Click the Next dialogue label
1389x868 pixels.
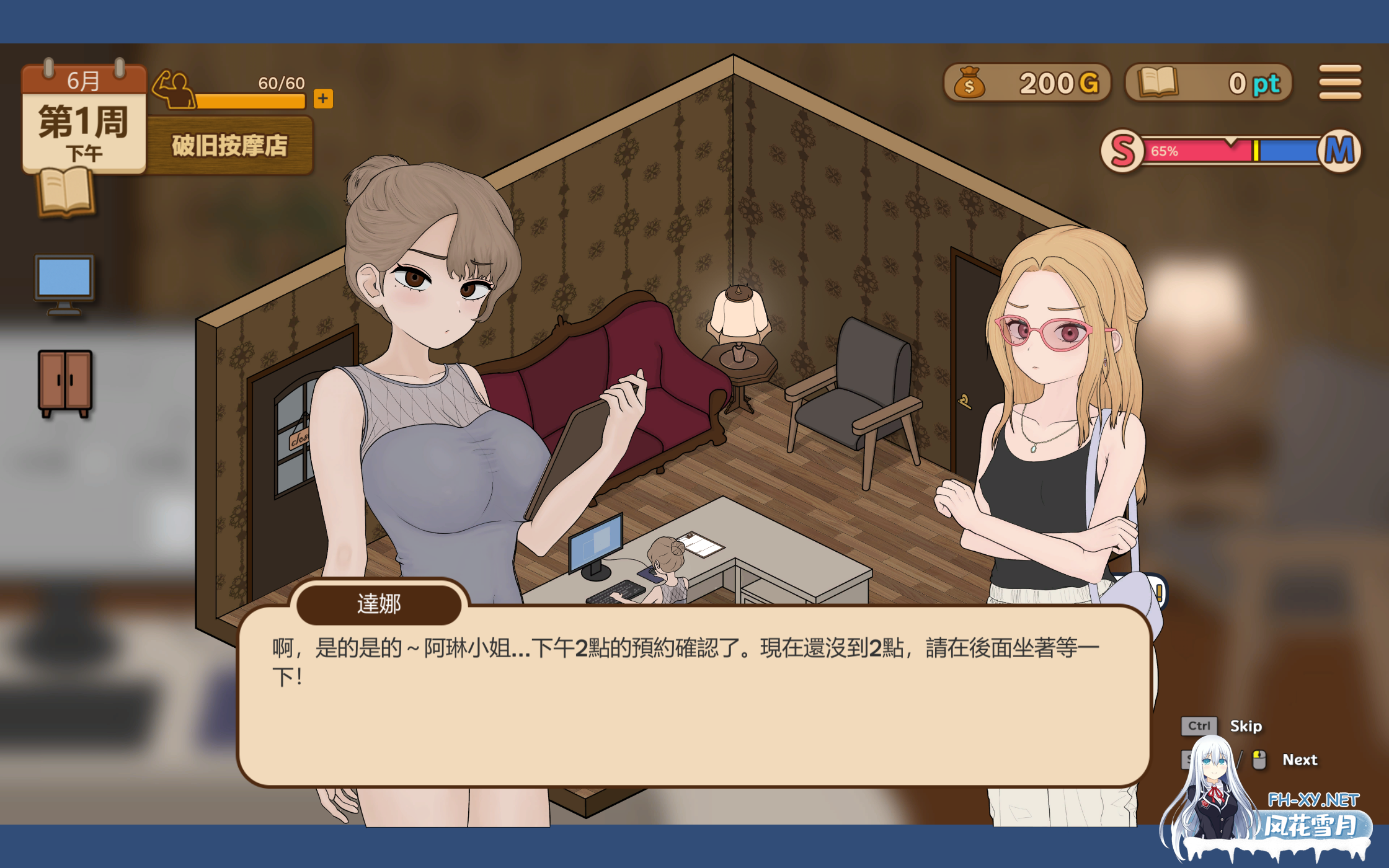click(x=1299, y=760)
